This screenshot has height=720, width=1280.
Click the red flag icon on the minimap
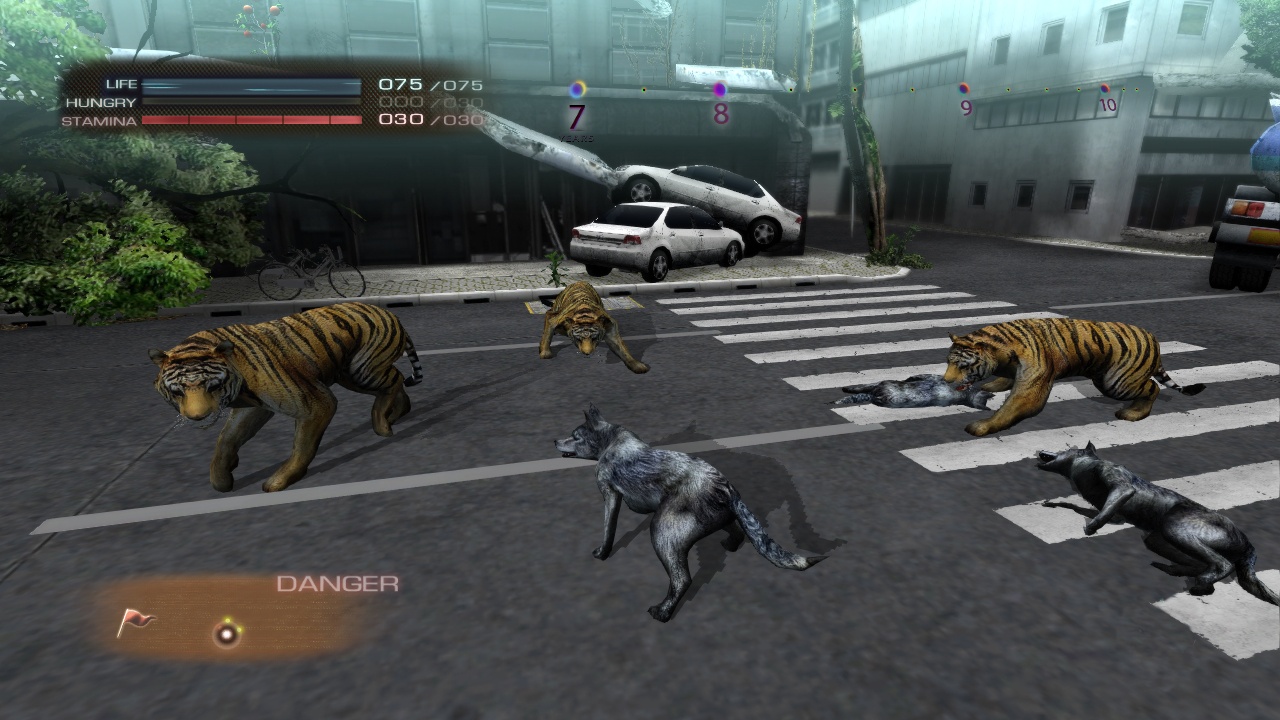(135, 623)
